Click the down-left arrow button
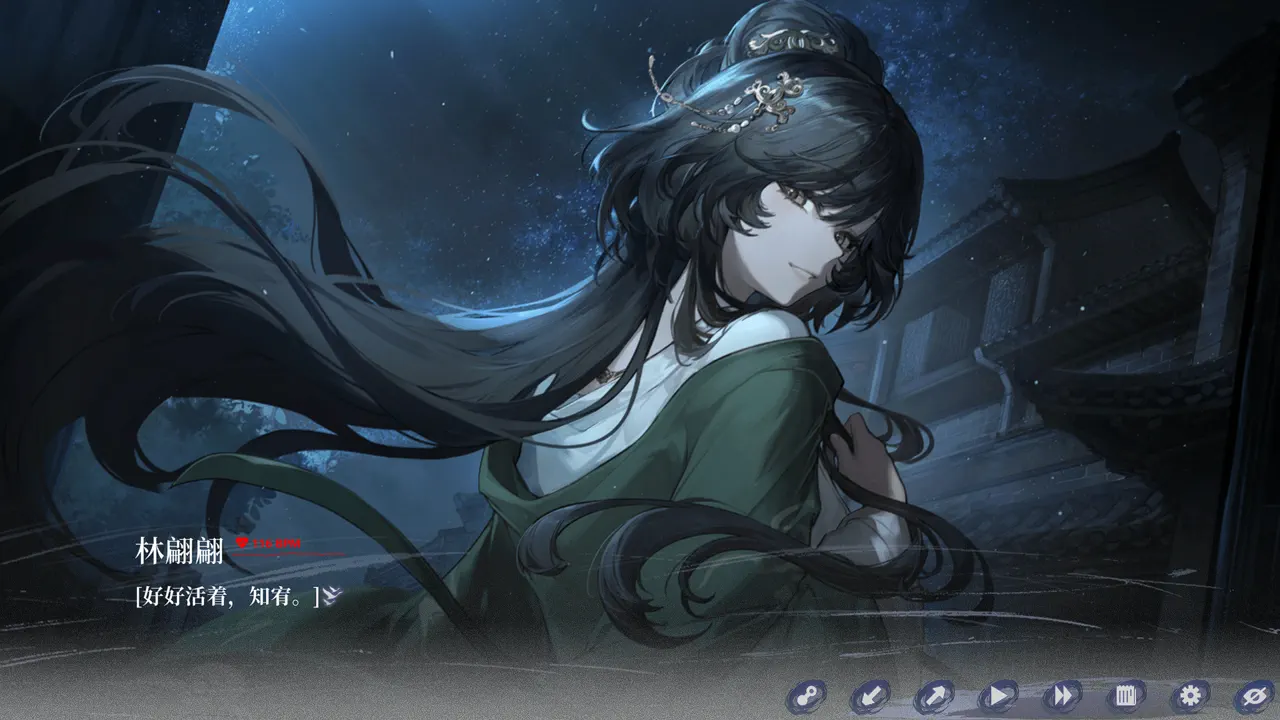 pyautogui.click(x=870, y=696)
